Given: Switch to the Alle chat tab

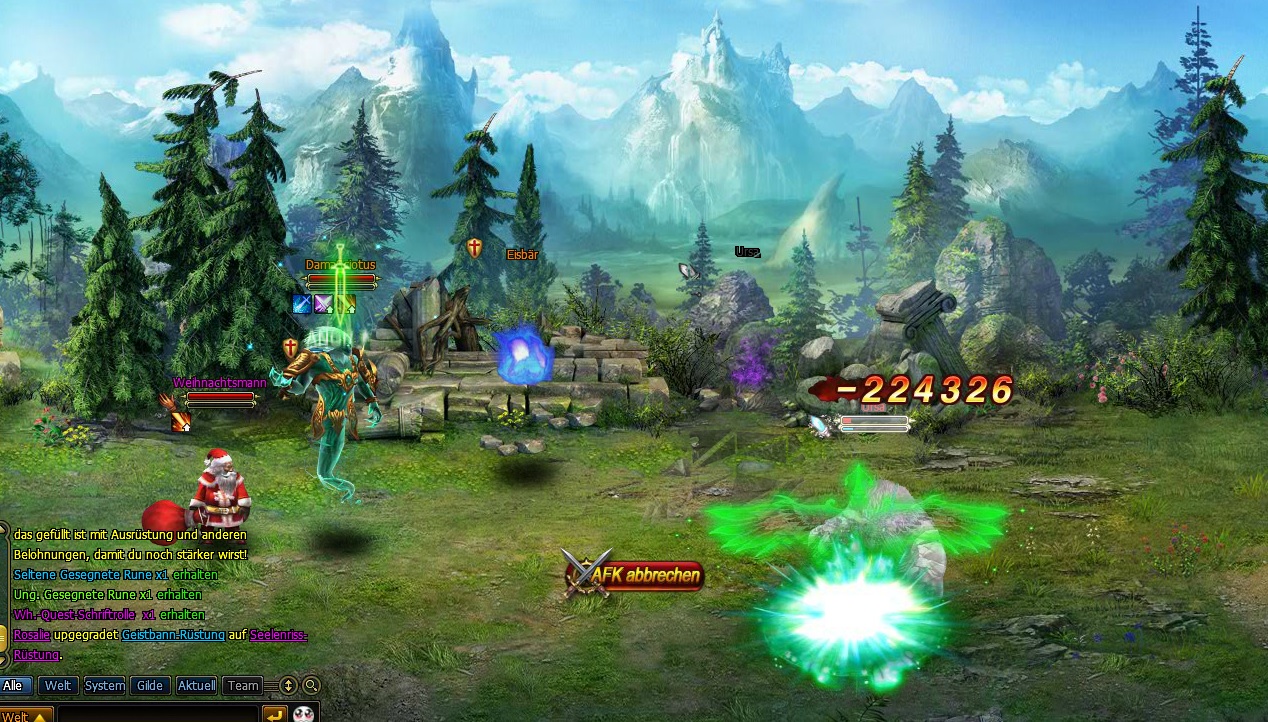Looking at the screenshot, I should click(14, 686).
